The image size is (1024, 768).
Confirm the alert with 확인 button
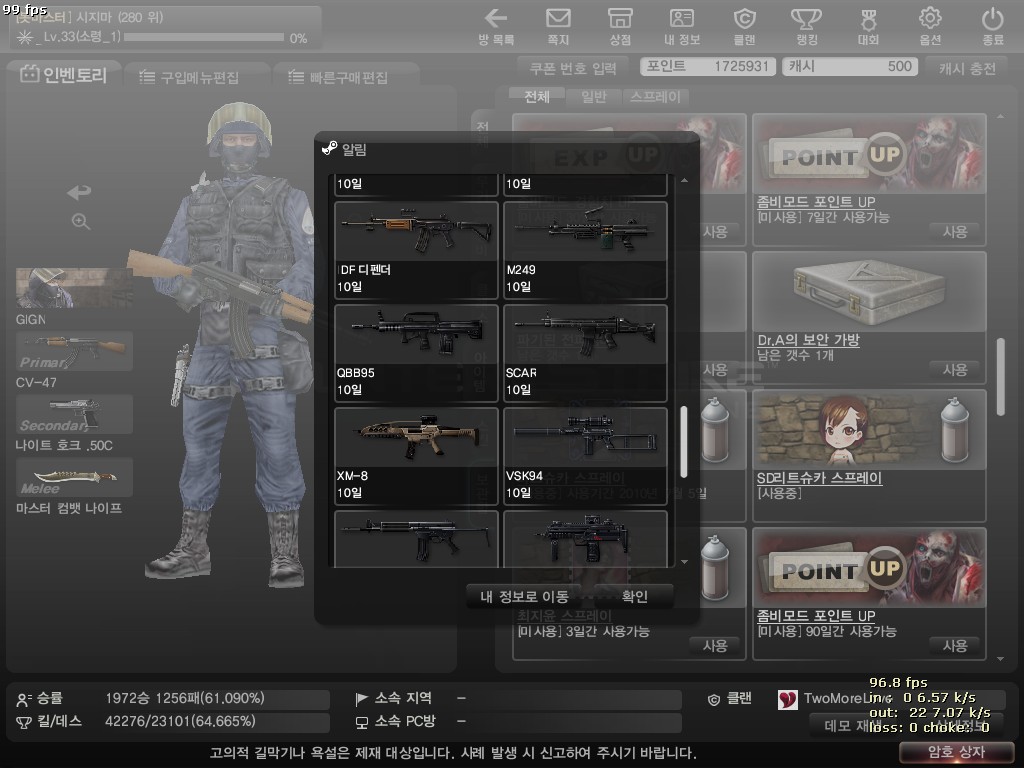point(635,597)
